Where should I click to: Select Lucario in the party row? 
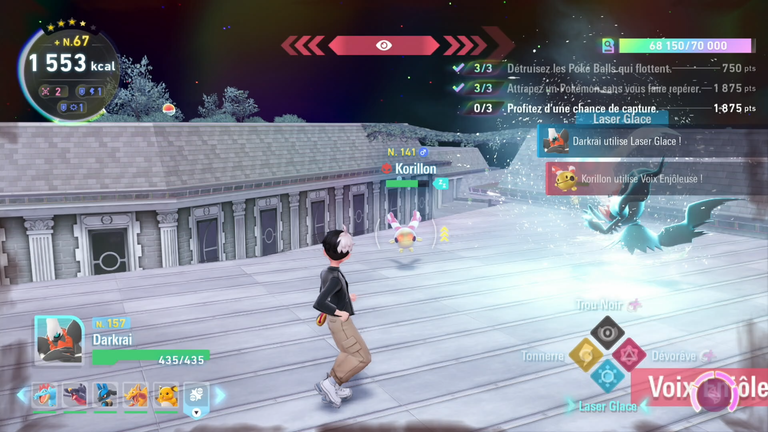coord(105,396)
